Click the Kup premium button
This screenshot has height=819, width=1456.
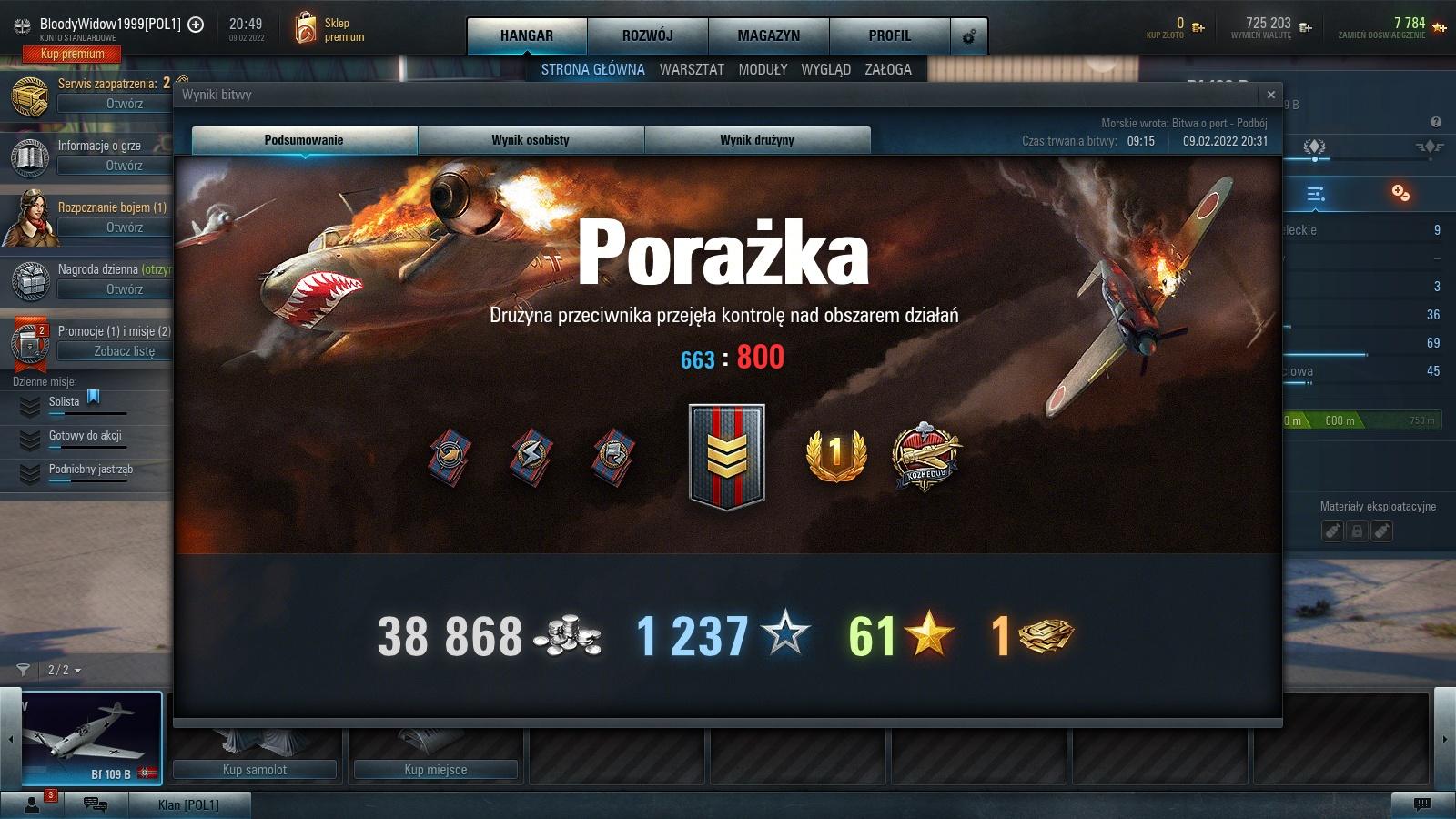(x=73, y=54)
